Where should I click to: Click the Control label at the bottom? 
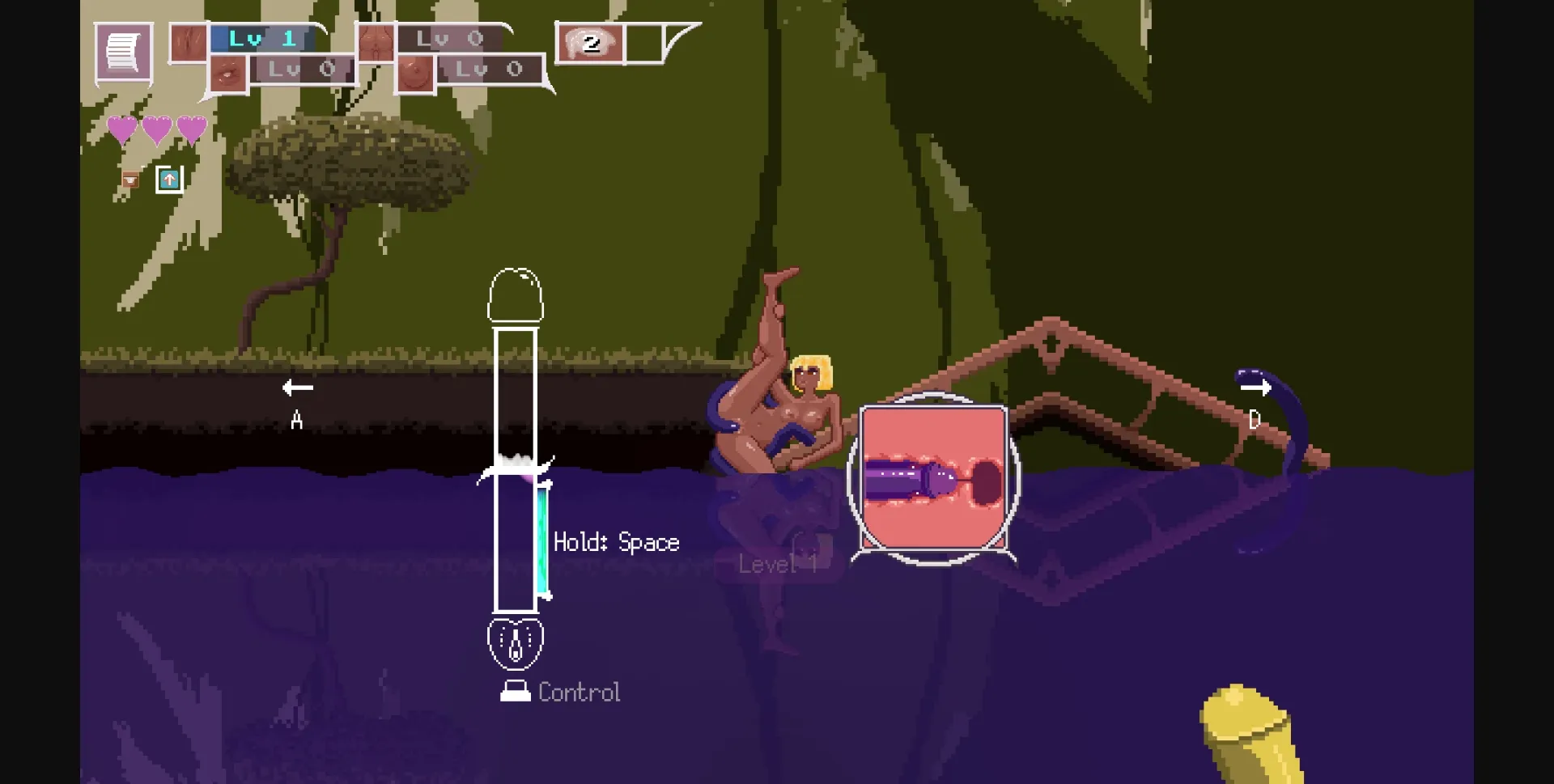[x=578, y=692]
